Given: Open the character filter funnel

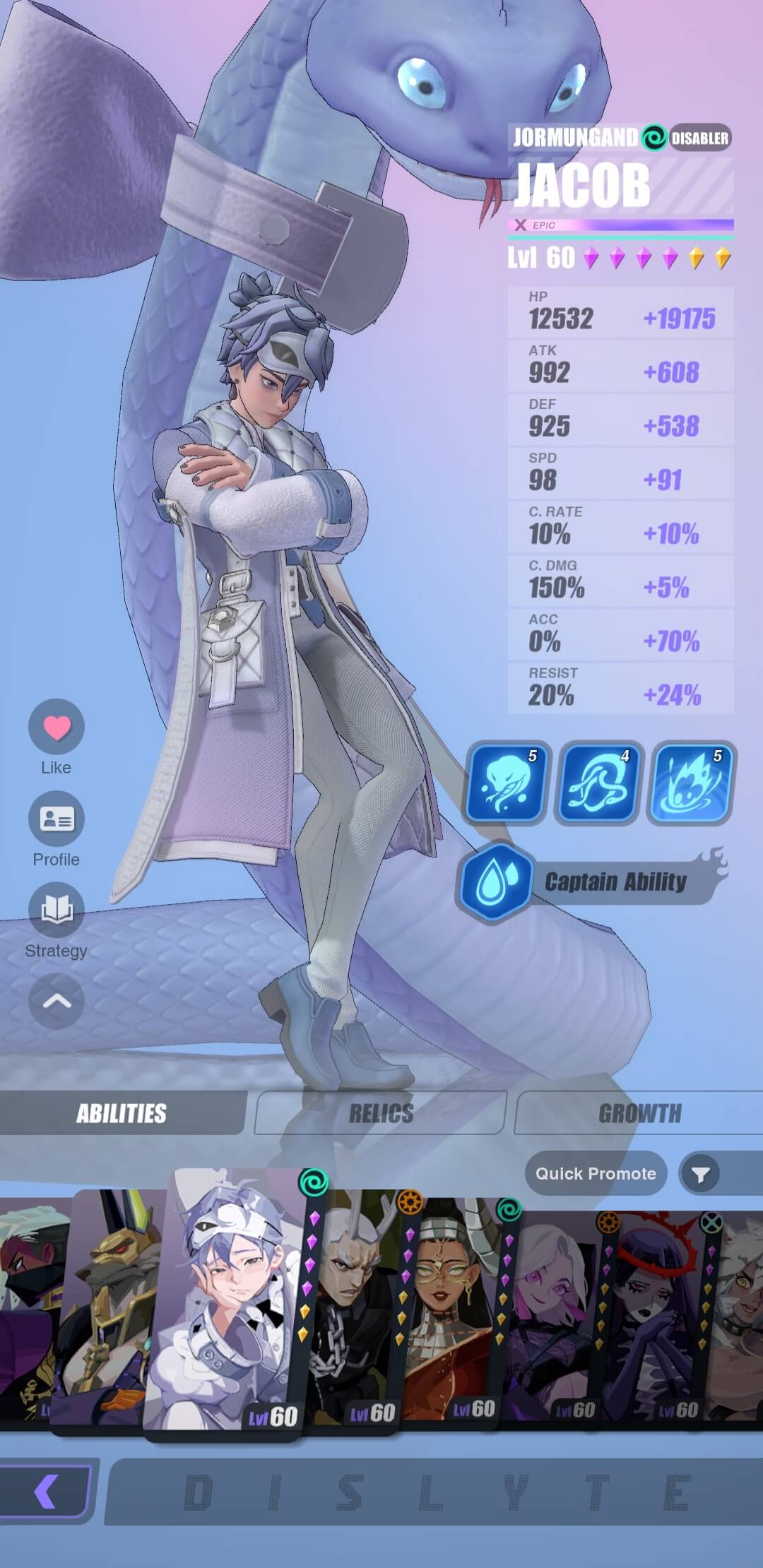Looking at the screenshot, I should click(x=700, y=1174).
